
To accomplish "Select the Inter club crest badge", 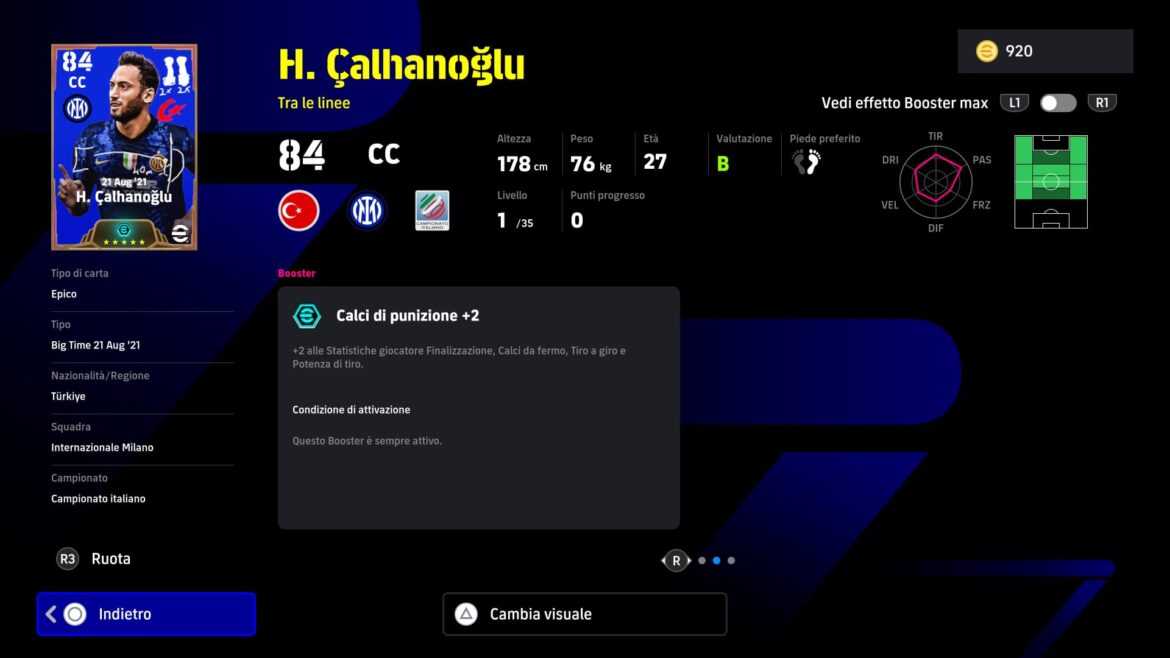I will 366,211.
